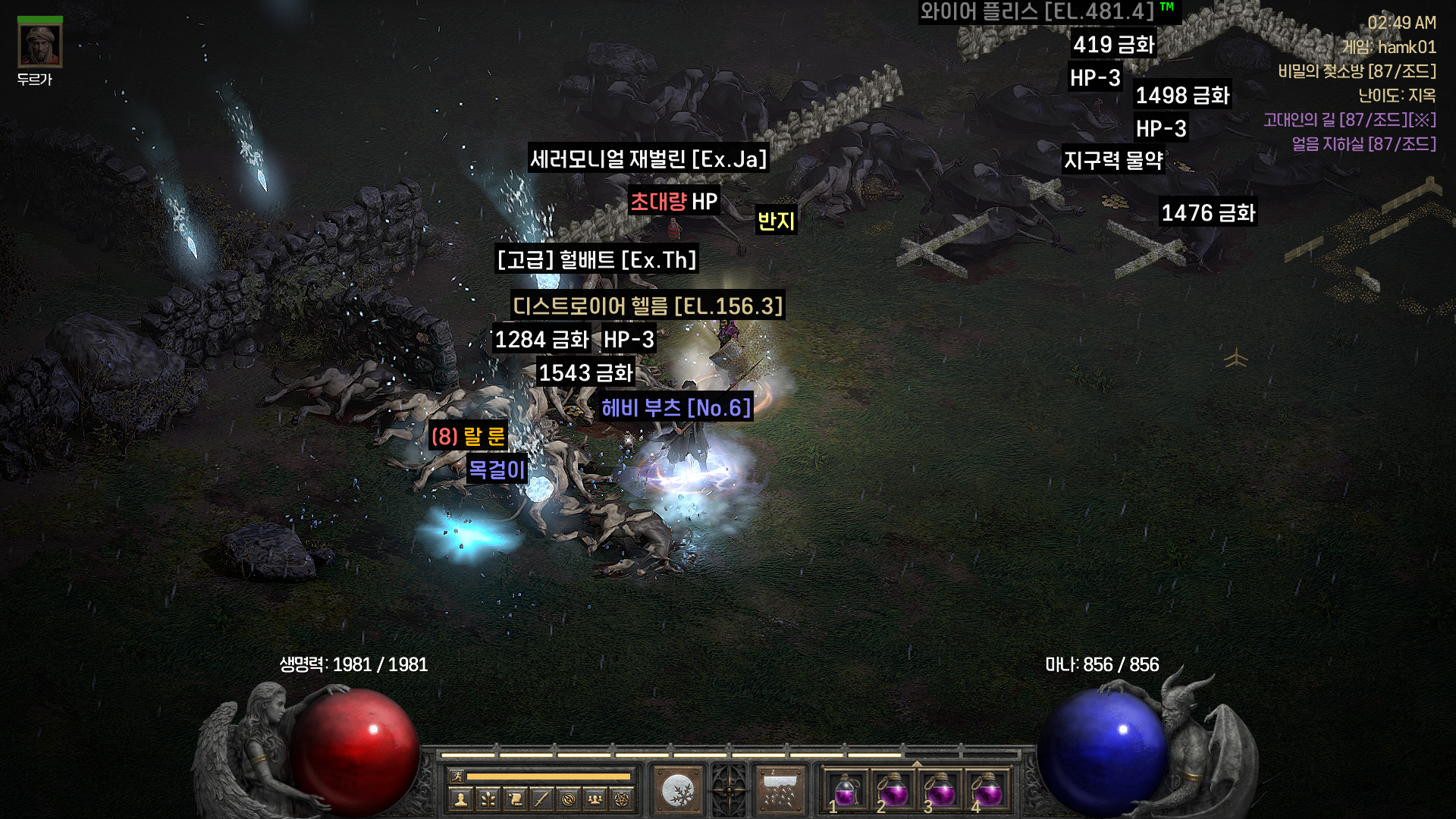Screen dimensions: 1456x819
Task: Pick up the 헤비 부츠 [No.6] label
Action: pos(676,408)
